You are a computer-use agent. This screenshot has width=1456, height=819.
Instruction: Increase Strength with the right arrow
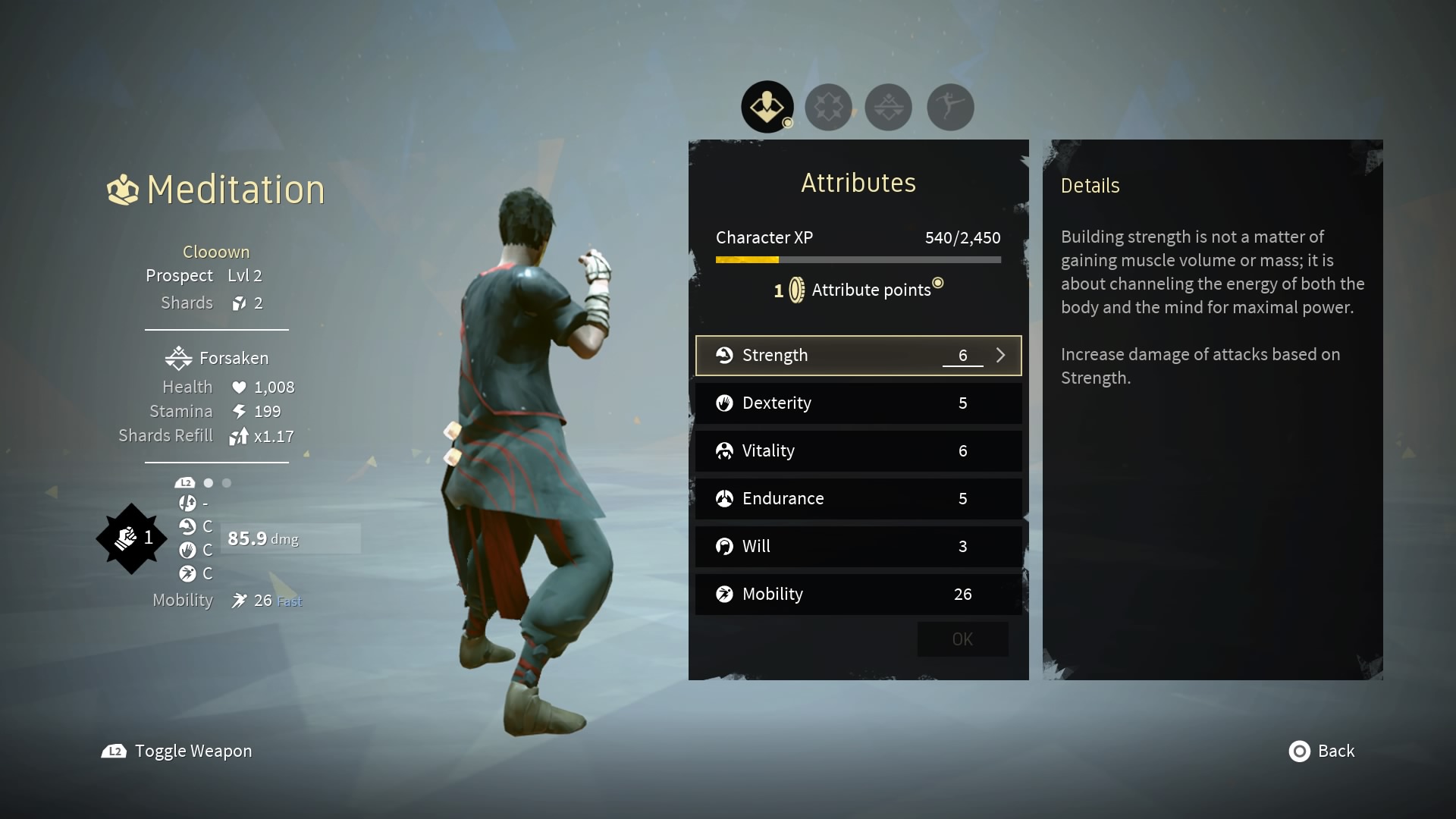tap(1000, 356)
